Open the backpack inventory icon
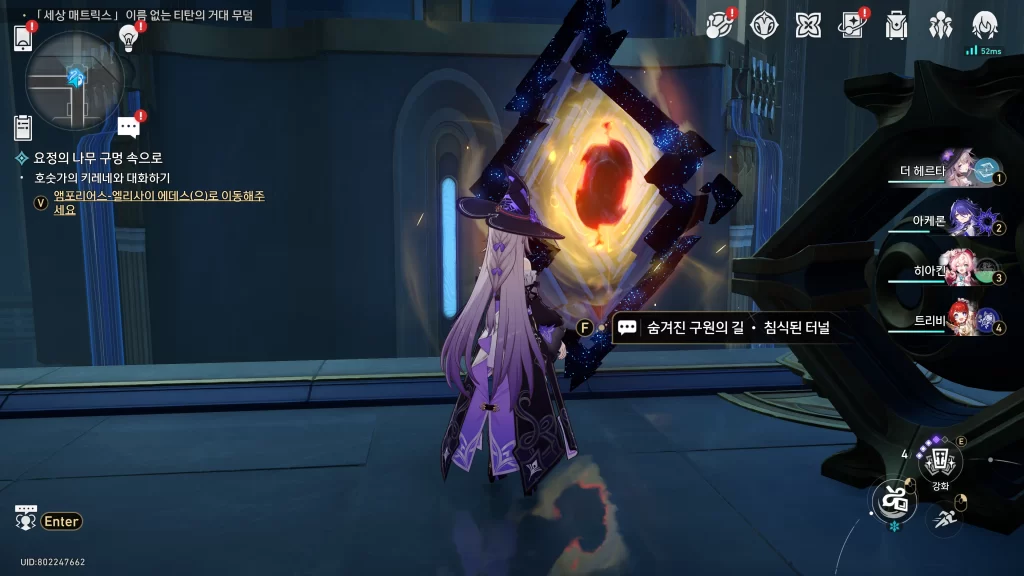This screenshot has width=1024, height=576. click(896, 24)
